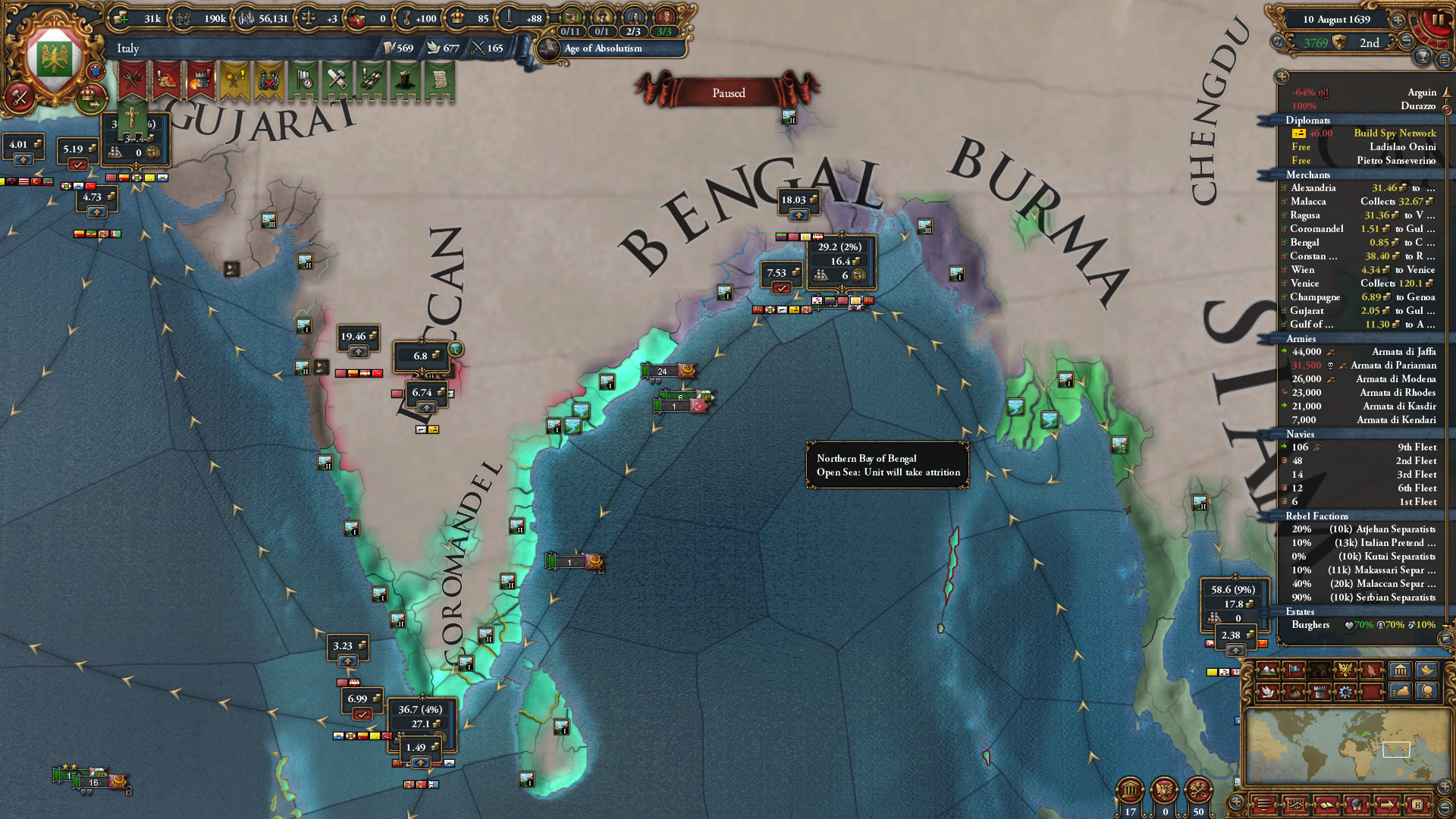
Task: Click the green checkmark under the 7.53 fleet
Action: click(x=781, y=287)
